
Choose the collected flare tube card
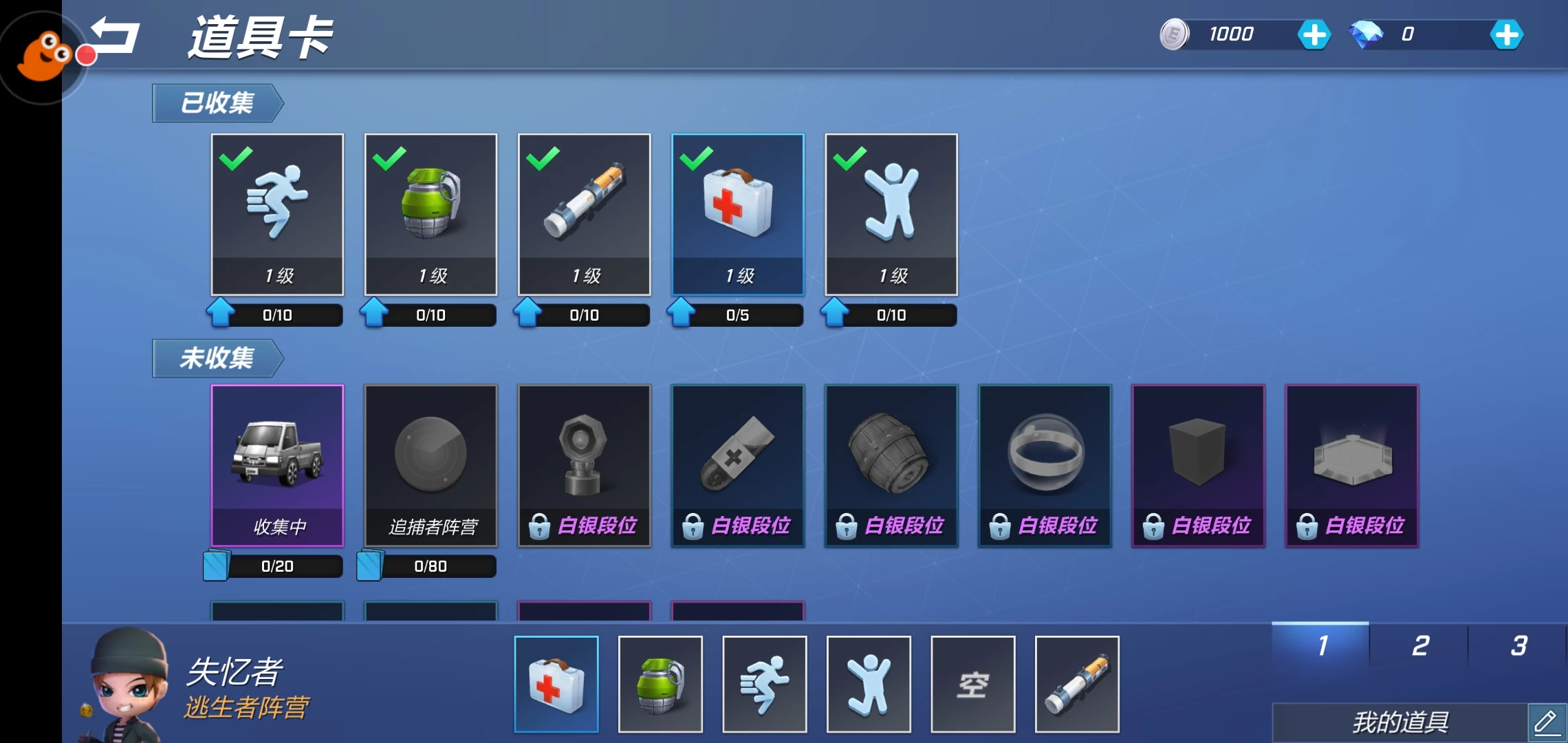[584, 213]
